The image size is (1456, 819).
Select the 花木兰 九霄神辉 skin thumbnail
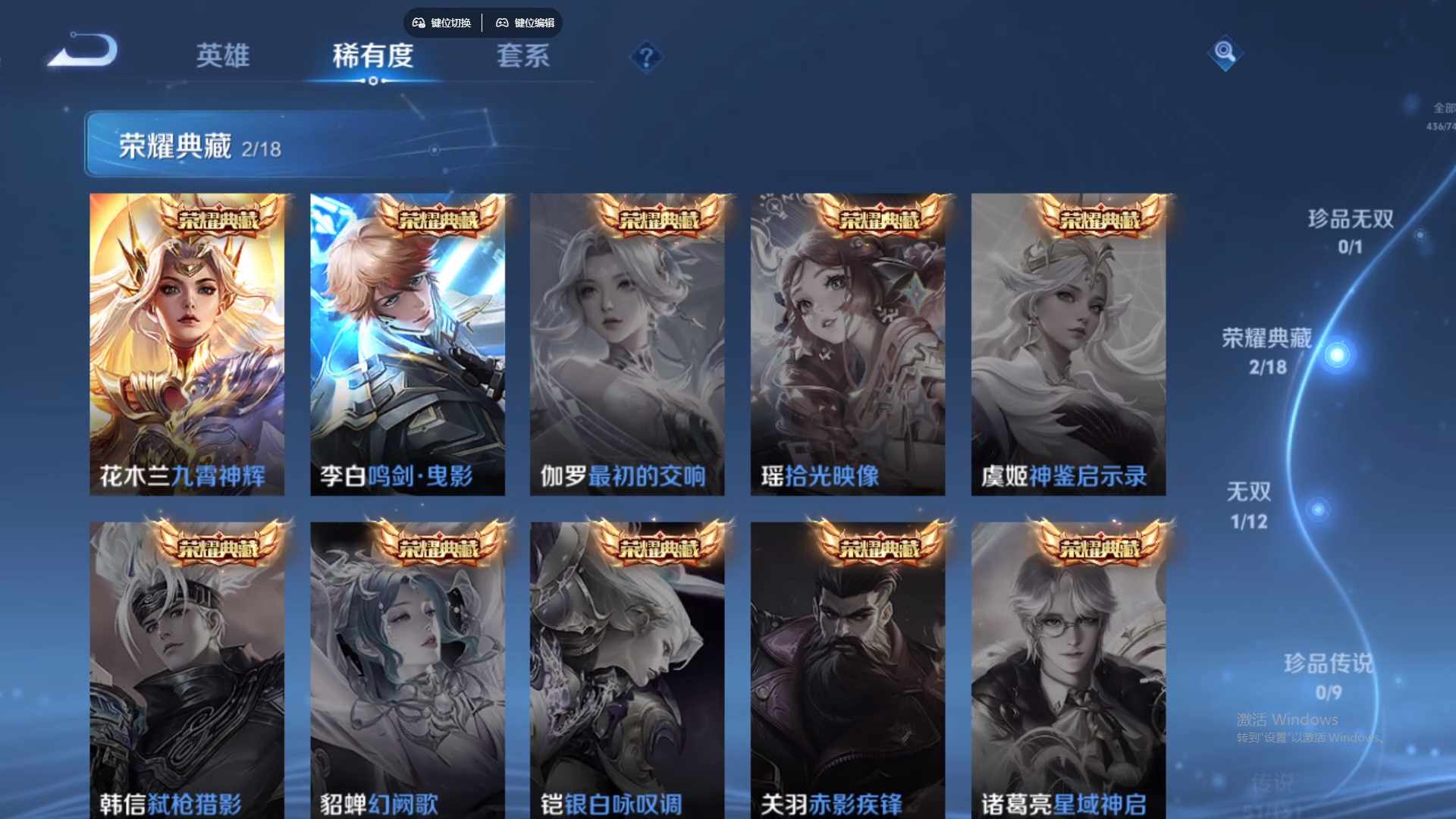pyautogui.click(x=187, y=341)
